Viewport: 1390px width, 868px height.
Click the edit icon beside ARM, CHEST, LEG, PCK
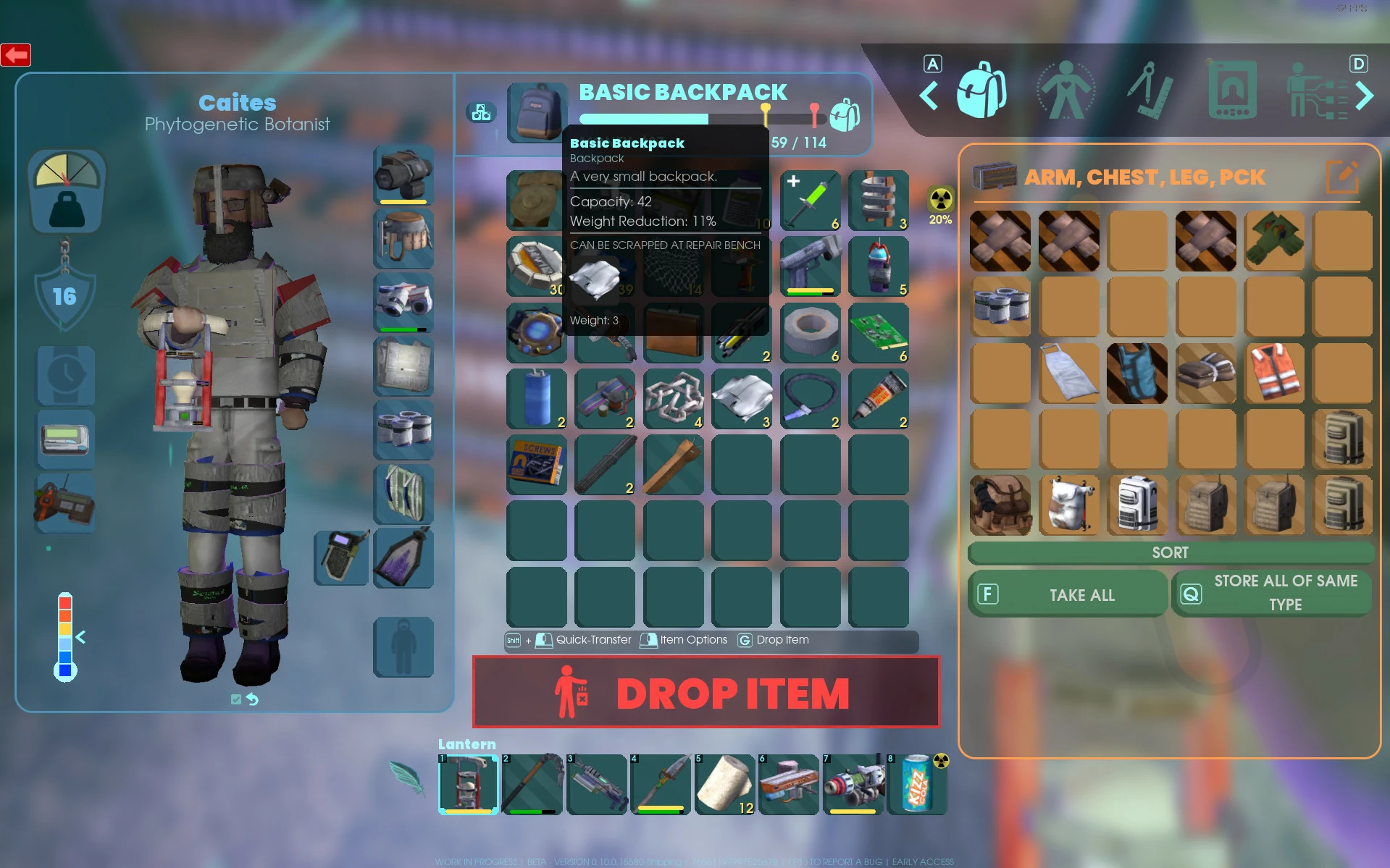pos(1343,176)
